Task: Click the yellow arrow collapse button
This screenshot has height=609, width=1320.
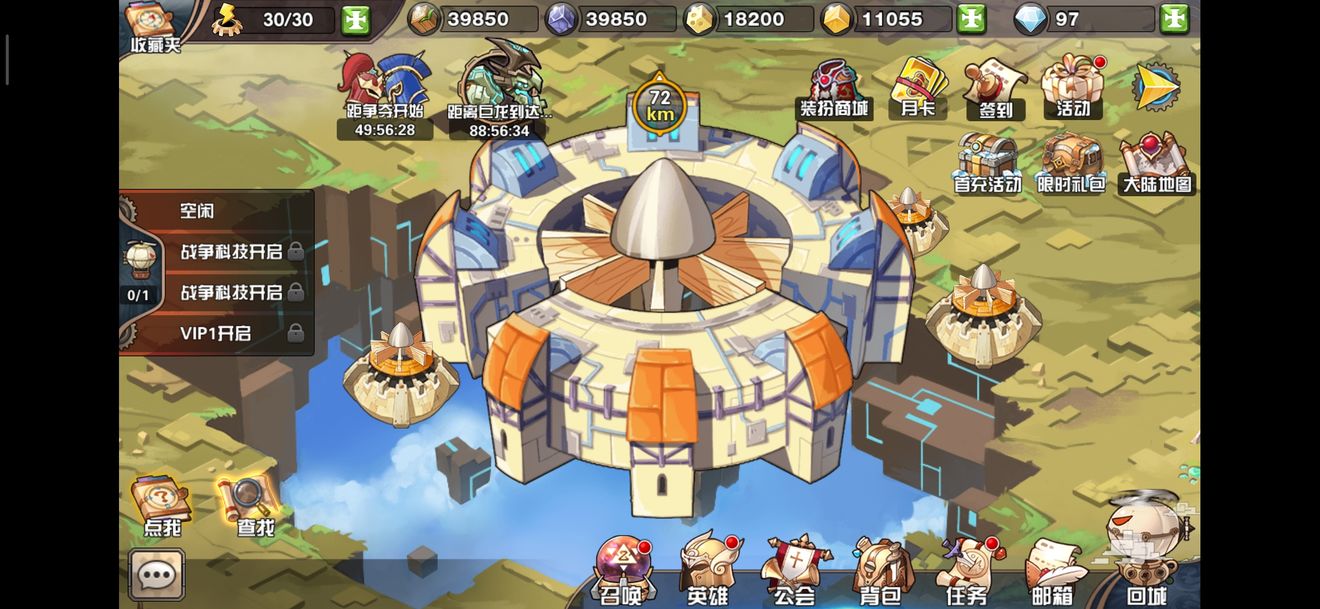Action: pyautogui.click(x=1155, y=87)
